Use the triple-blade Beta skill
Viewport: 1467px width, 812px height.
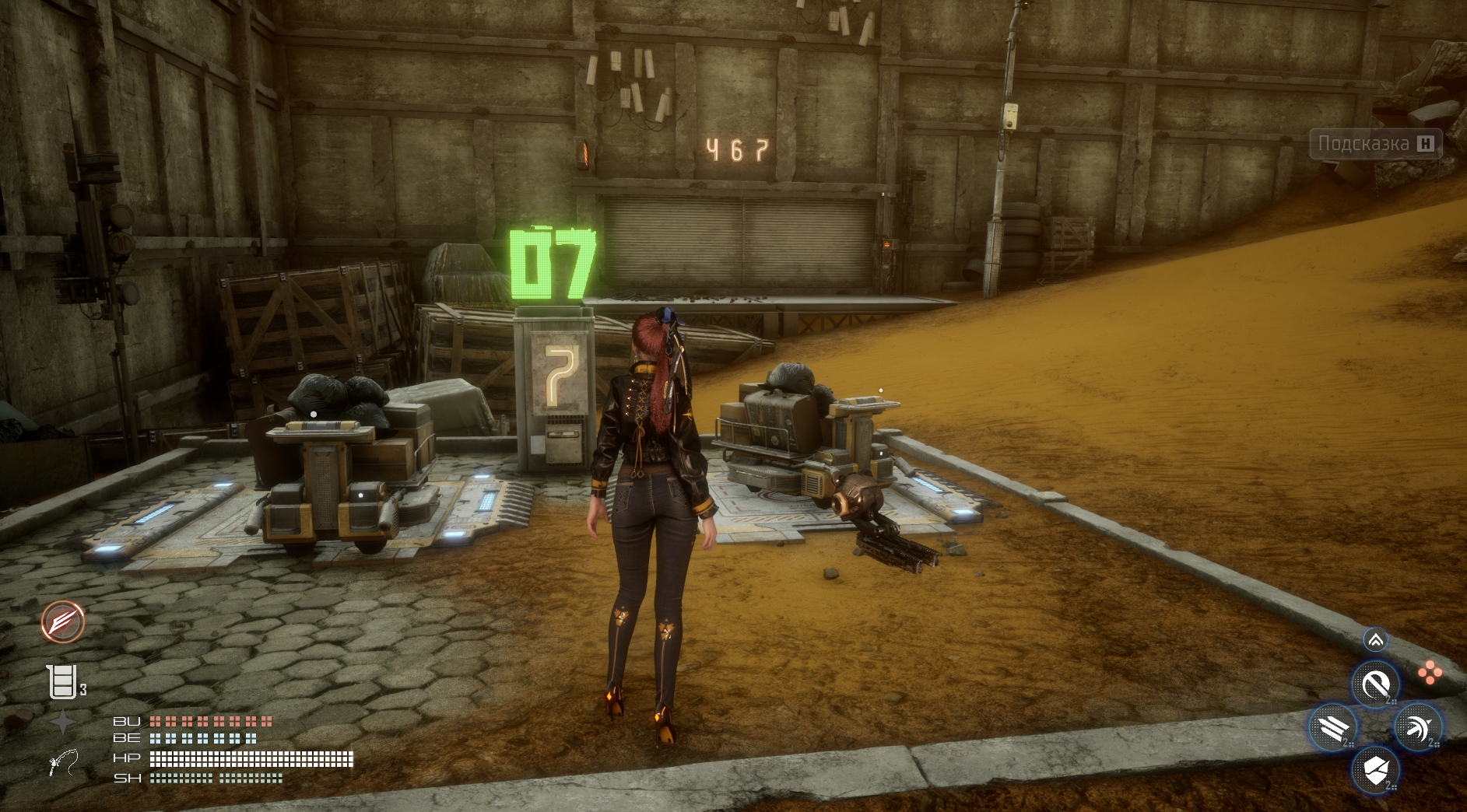1333,728
